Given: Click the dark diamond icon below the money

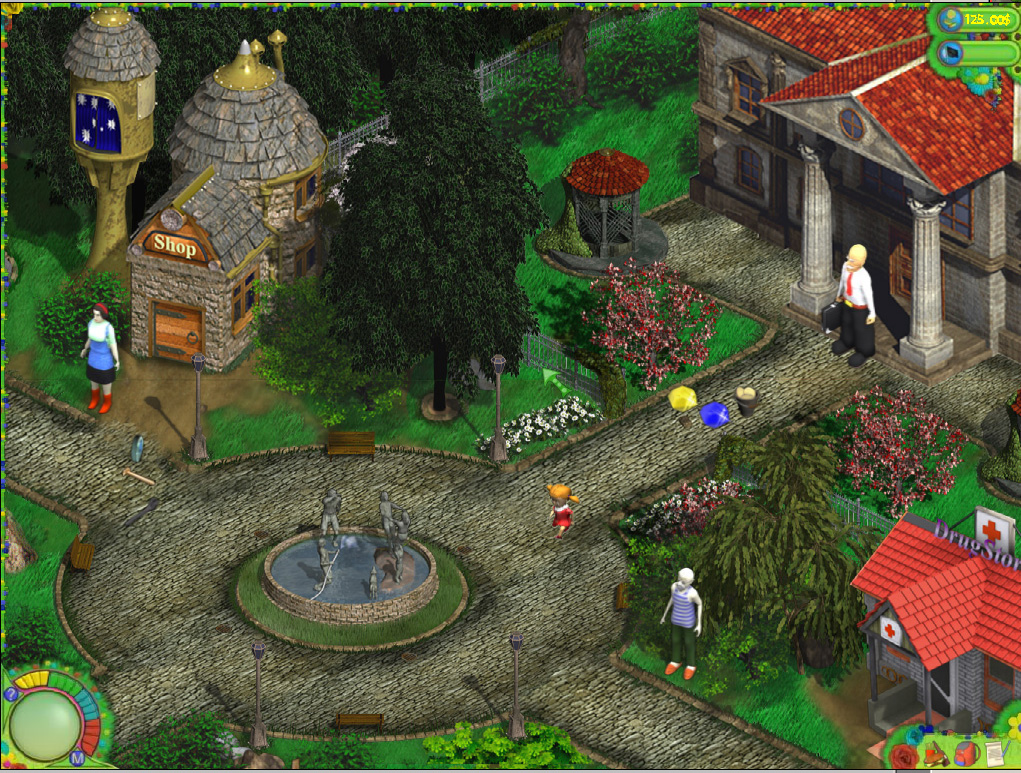Looking at the screenshot, I should (x=950, y=53).
